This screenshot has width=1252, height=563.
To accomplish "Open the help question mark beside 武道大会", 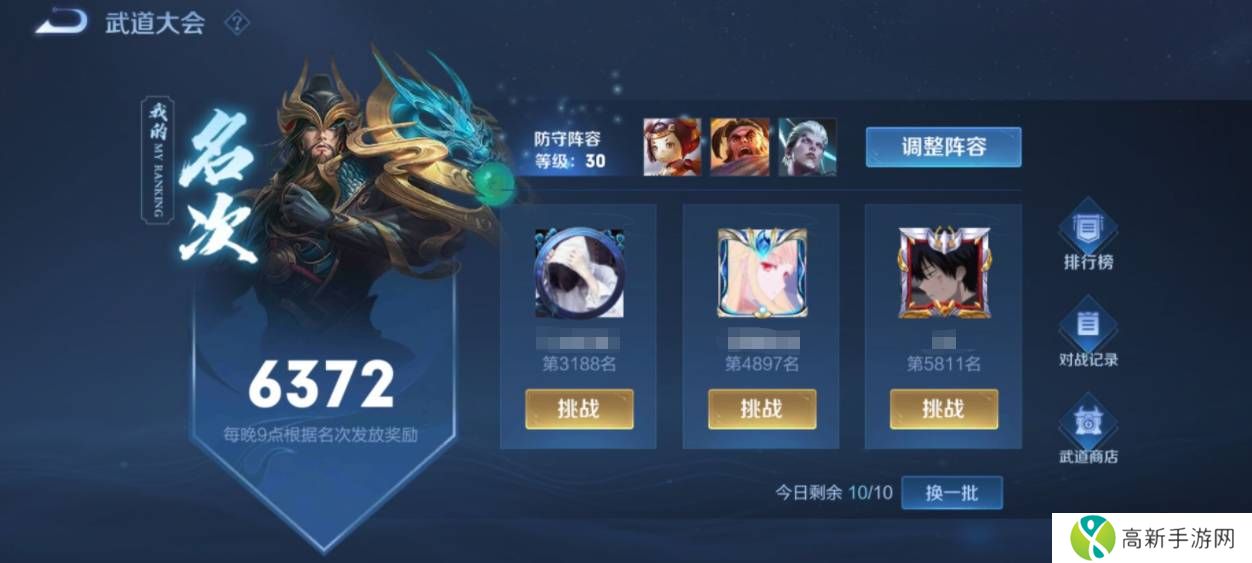I will click(x=236, y=23).
